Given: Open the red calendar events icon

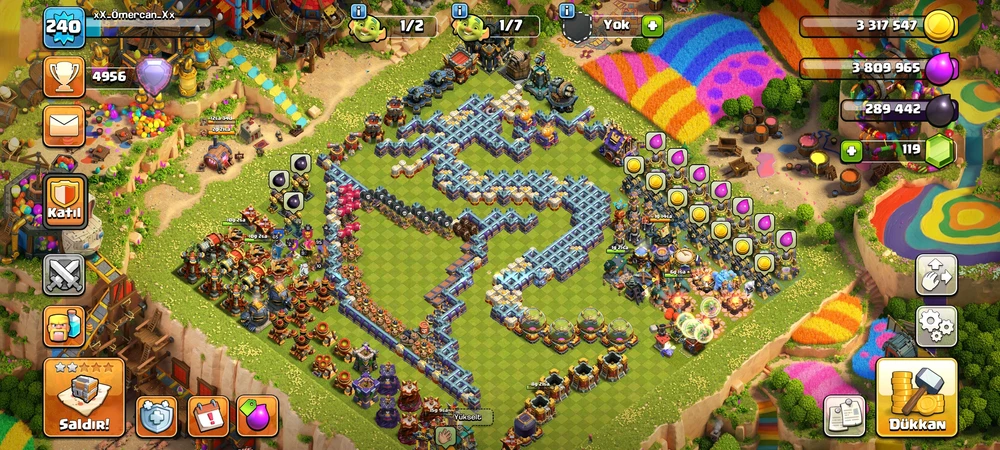Looking at the screenshot, I should (208, 416).
